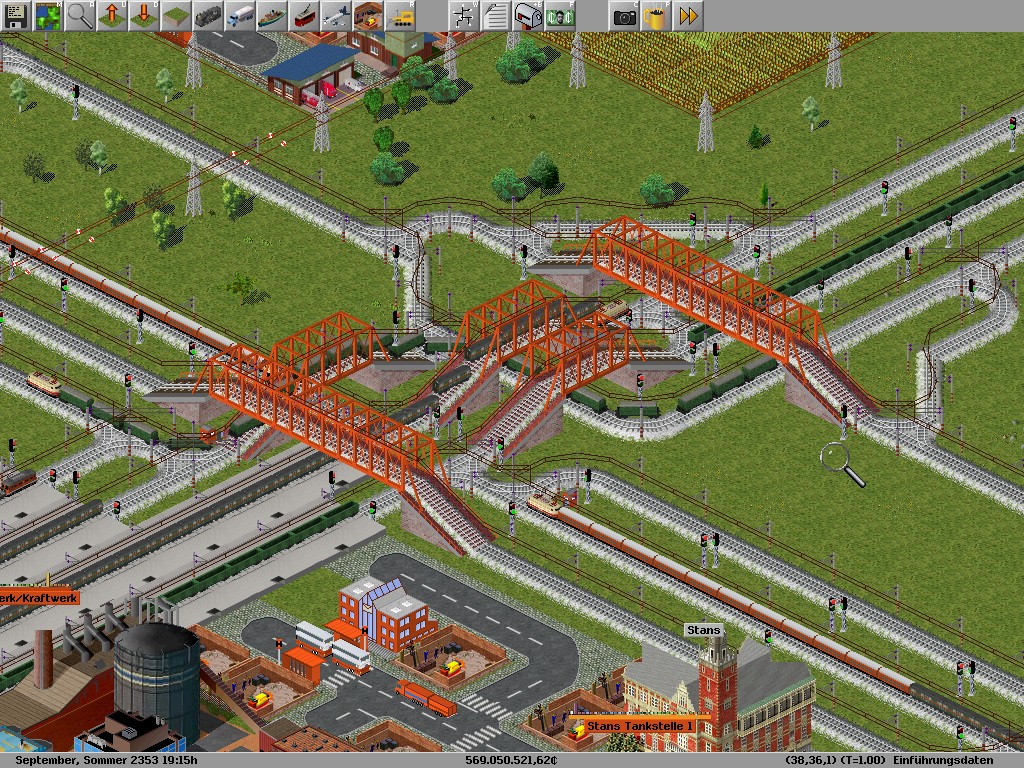1024x768 pixels.
Task: Open the road construction truck menu
Action: click(240, 16)
